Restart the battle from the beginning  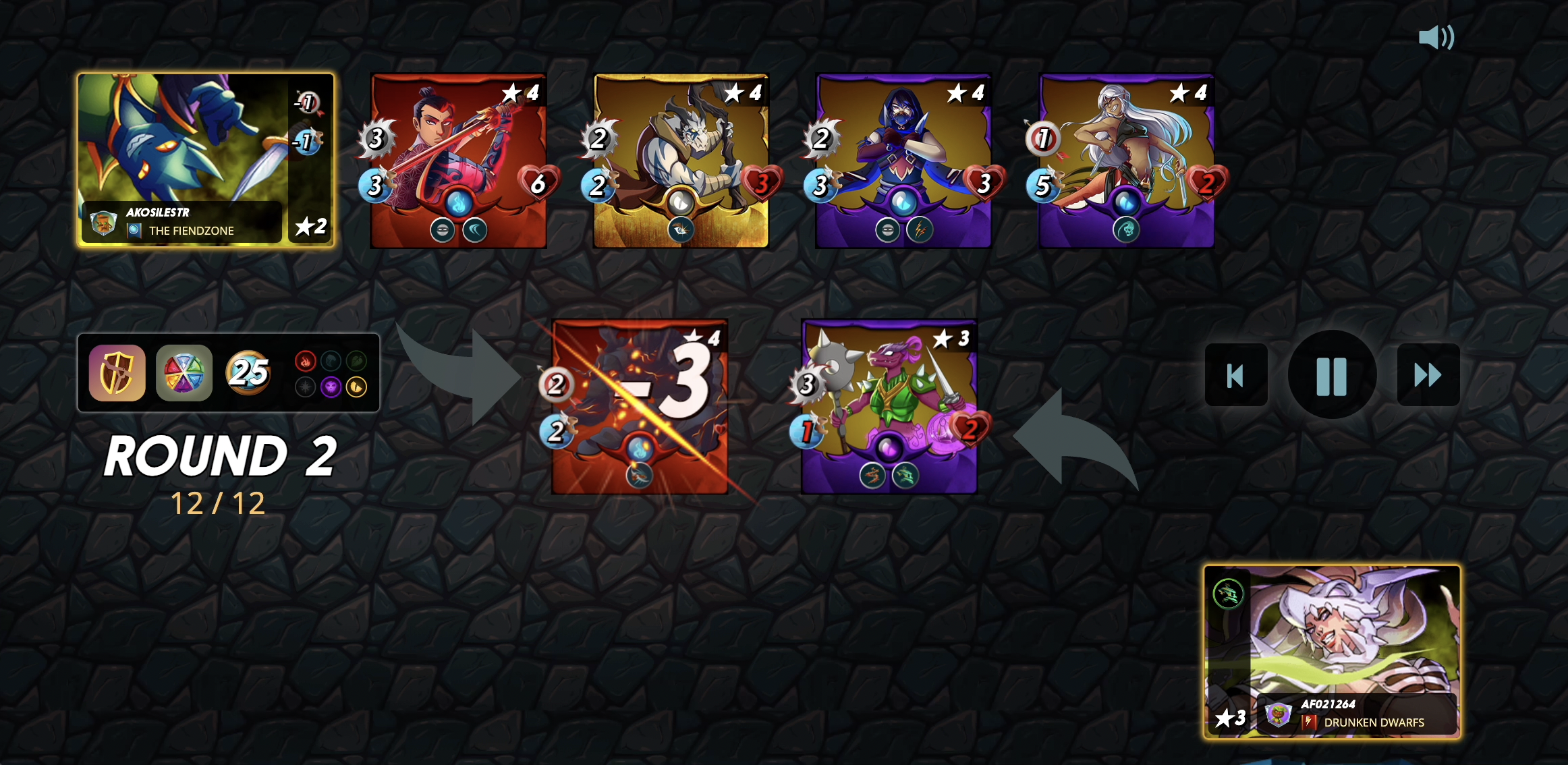(x=1235, y=375)
